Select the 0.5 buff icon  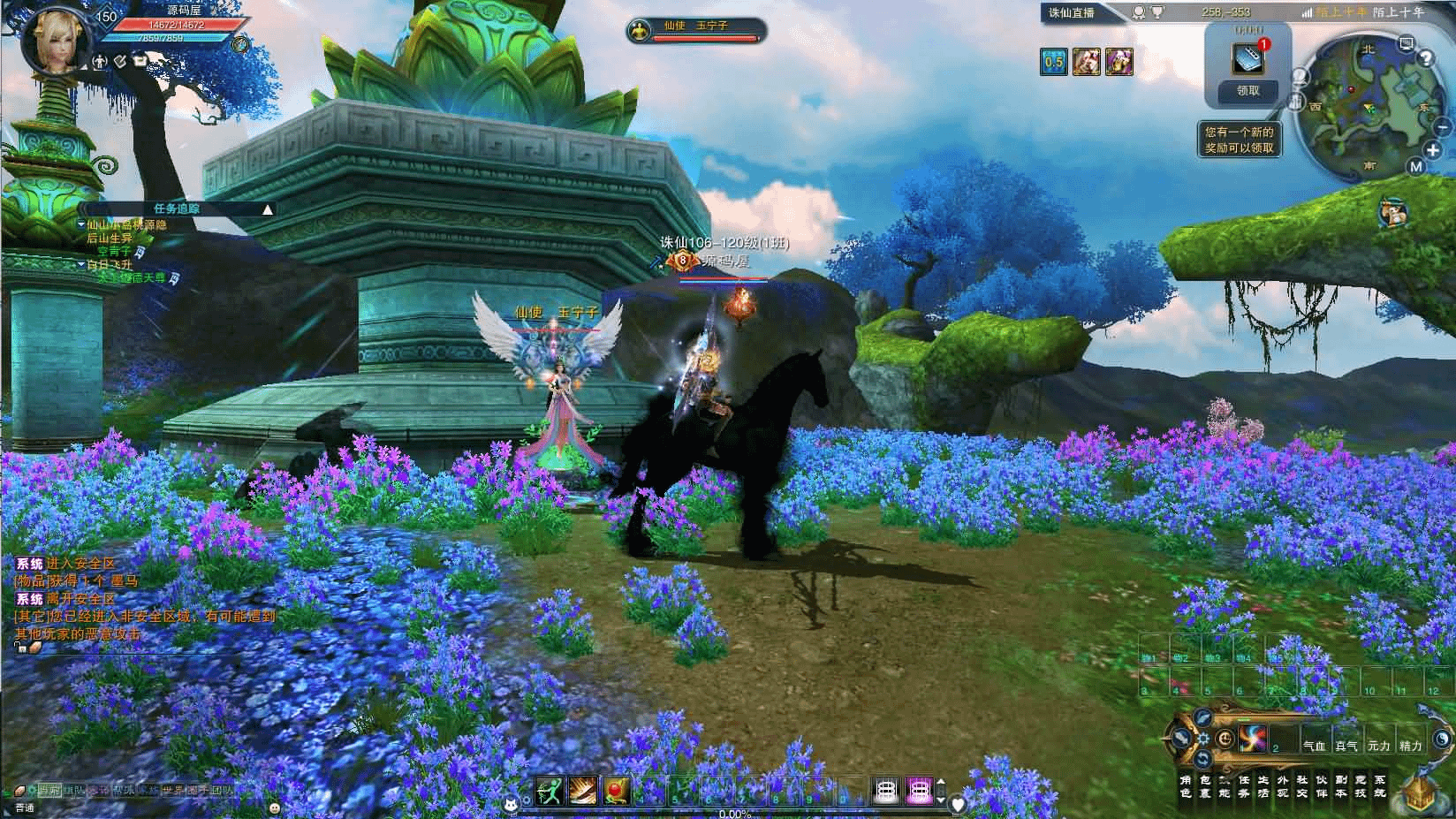(1053, 62)
